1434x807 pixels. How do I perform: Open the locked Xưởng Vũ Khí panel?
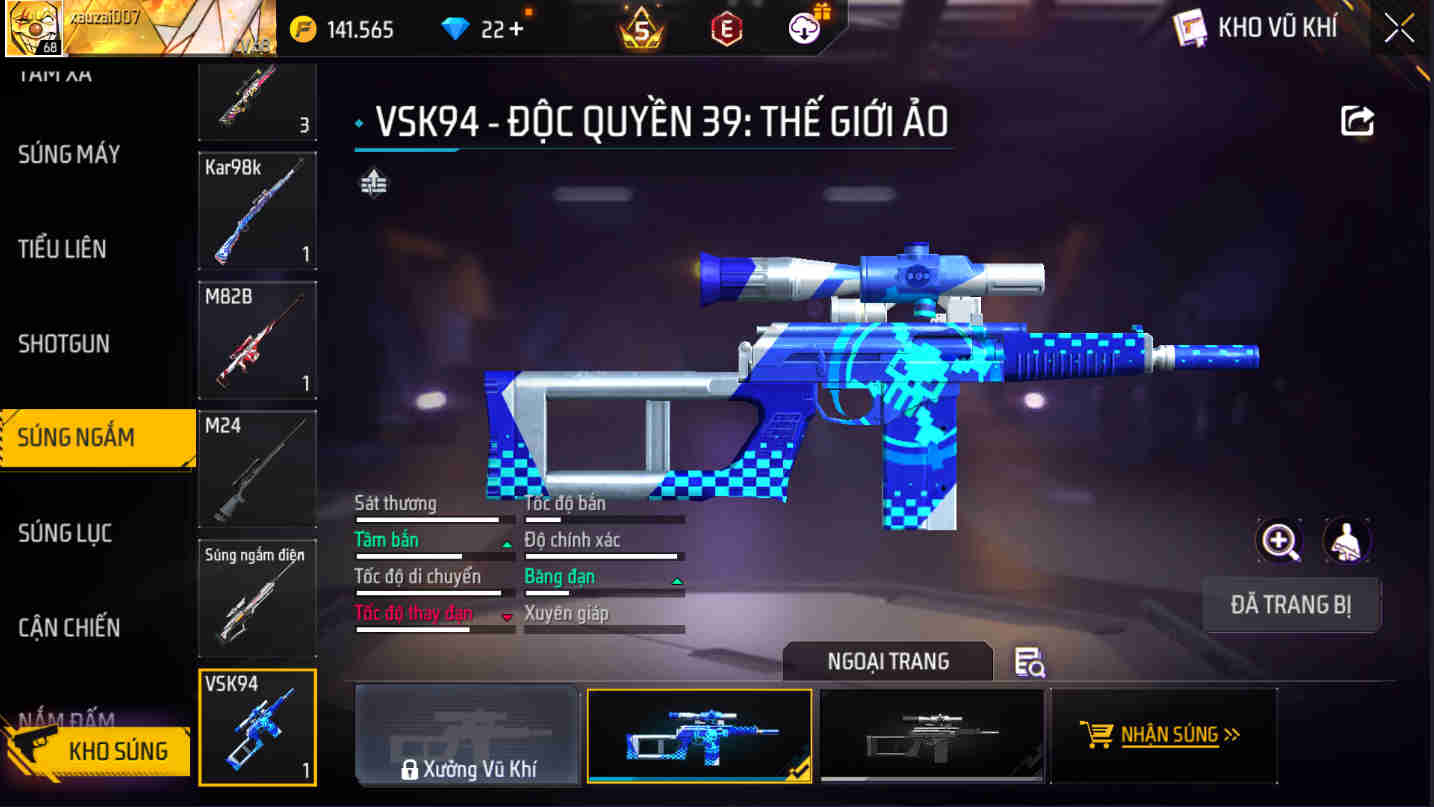point(466,735)
